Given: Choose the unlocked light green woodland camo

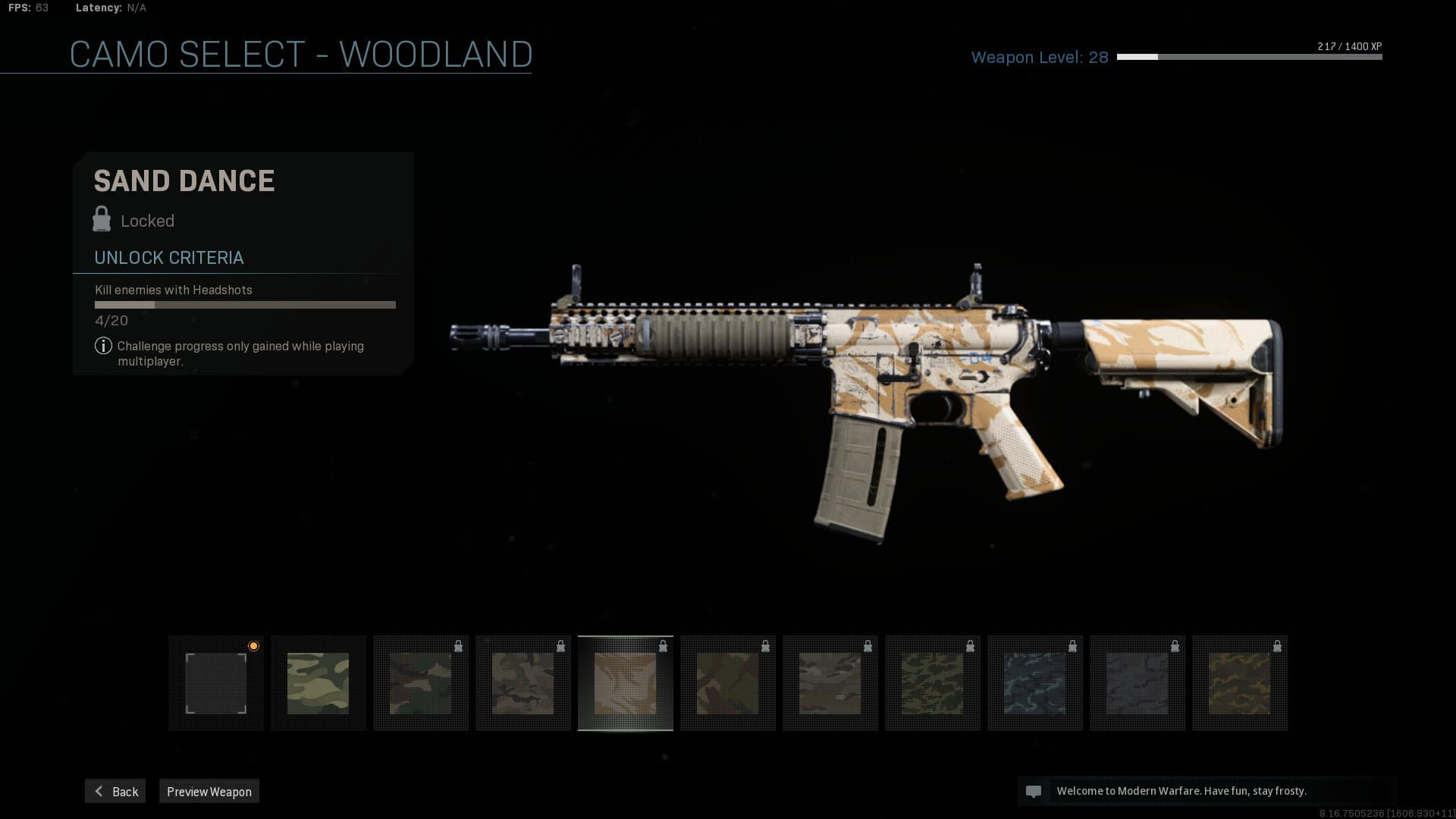Looking at the screenshot, I should (x=318, y=683).
